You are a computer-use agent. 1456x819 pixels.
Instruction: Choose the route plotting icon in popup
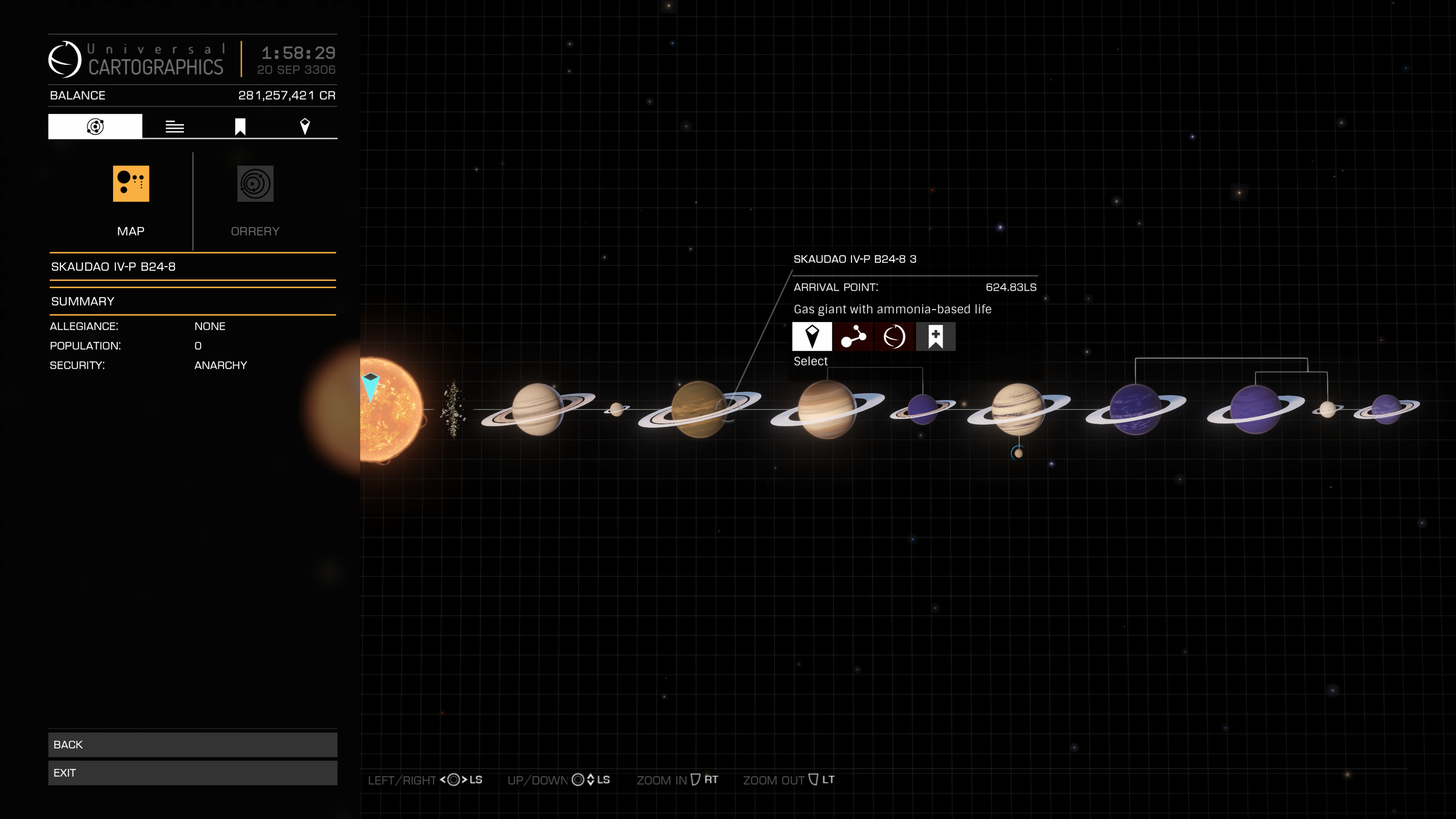853,337
